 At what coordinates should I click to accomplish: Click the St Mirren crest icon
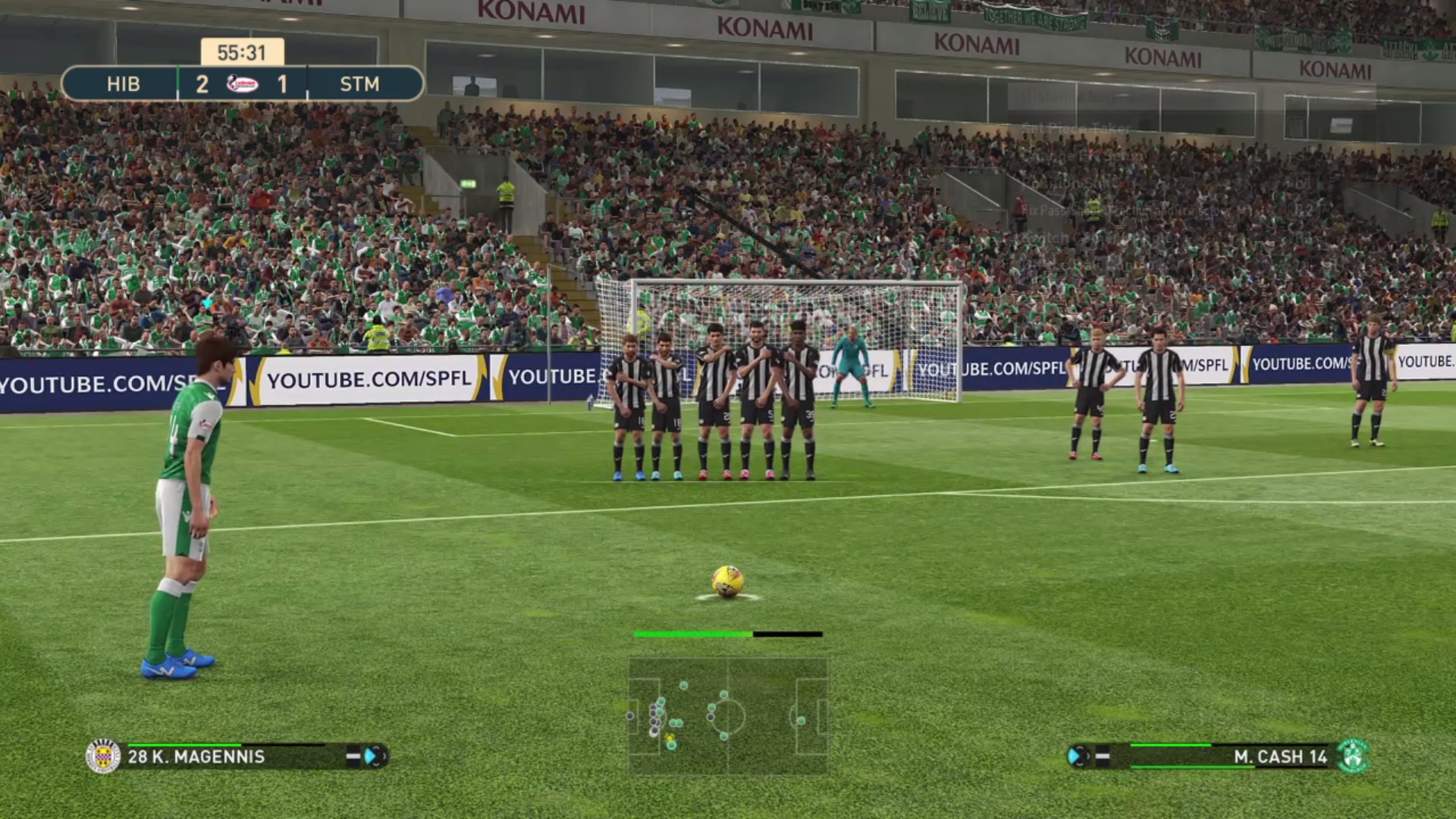point(105,756)
